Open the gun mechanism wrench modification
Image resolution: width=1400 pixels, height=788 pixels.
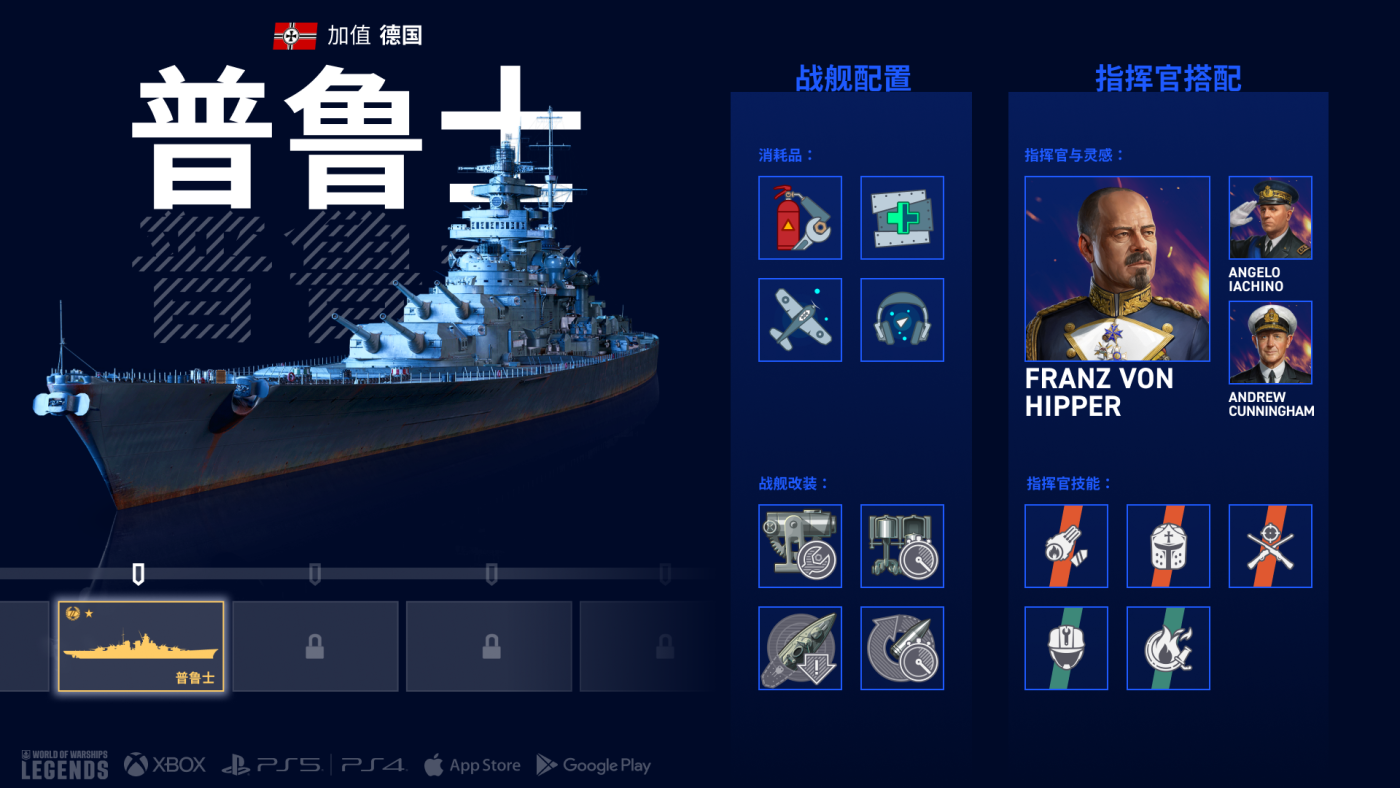click(800, 546)
